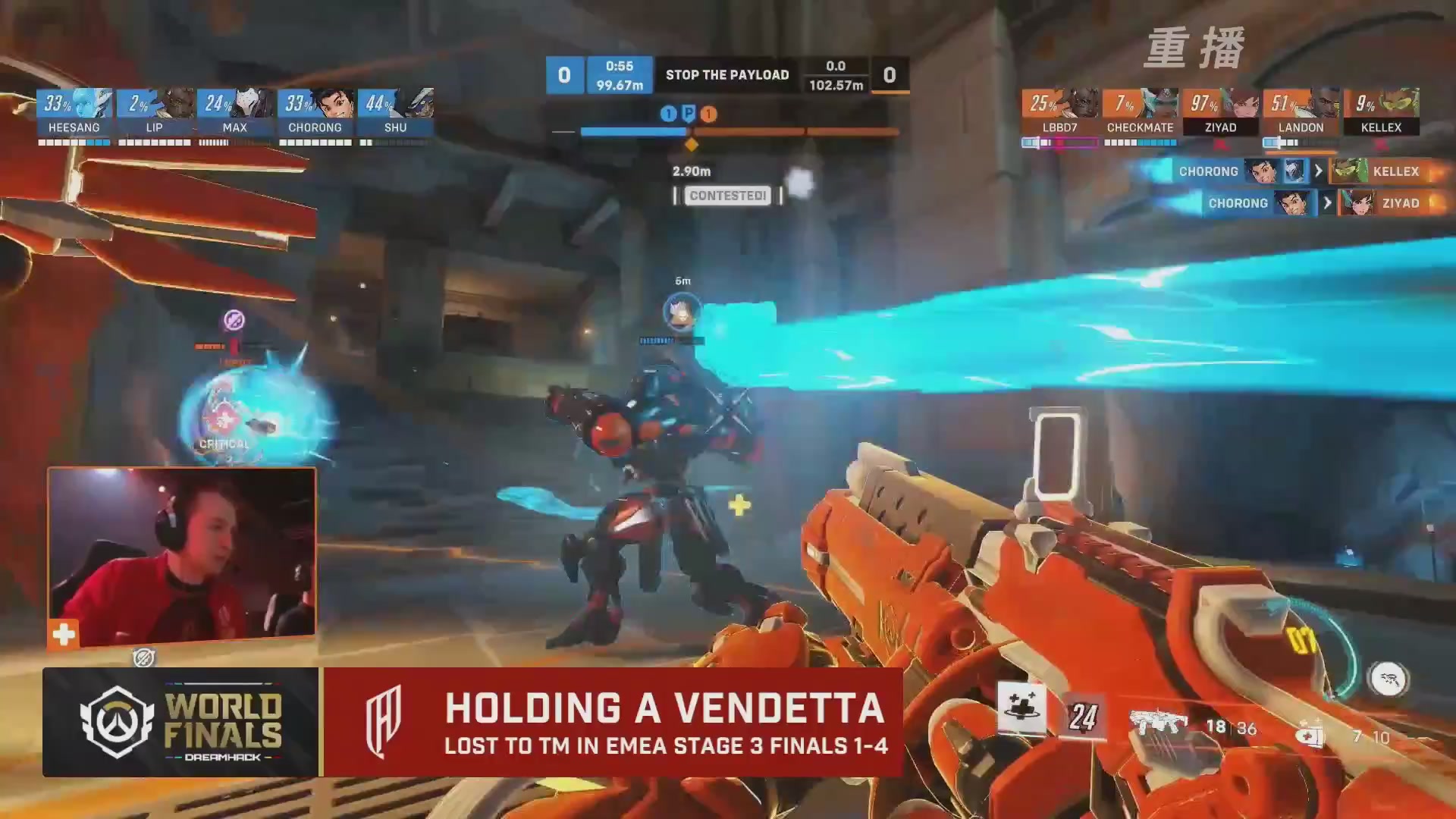This screenshot has height=819, width=1456.
Task: Choose ZIYAD's player panel in team bar
Action: pyautogui.click(x=1221, y=112)
